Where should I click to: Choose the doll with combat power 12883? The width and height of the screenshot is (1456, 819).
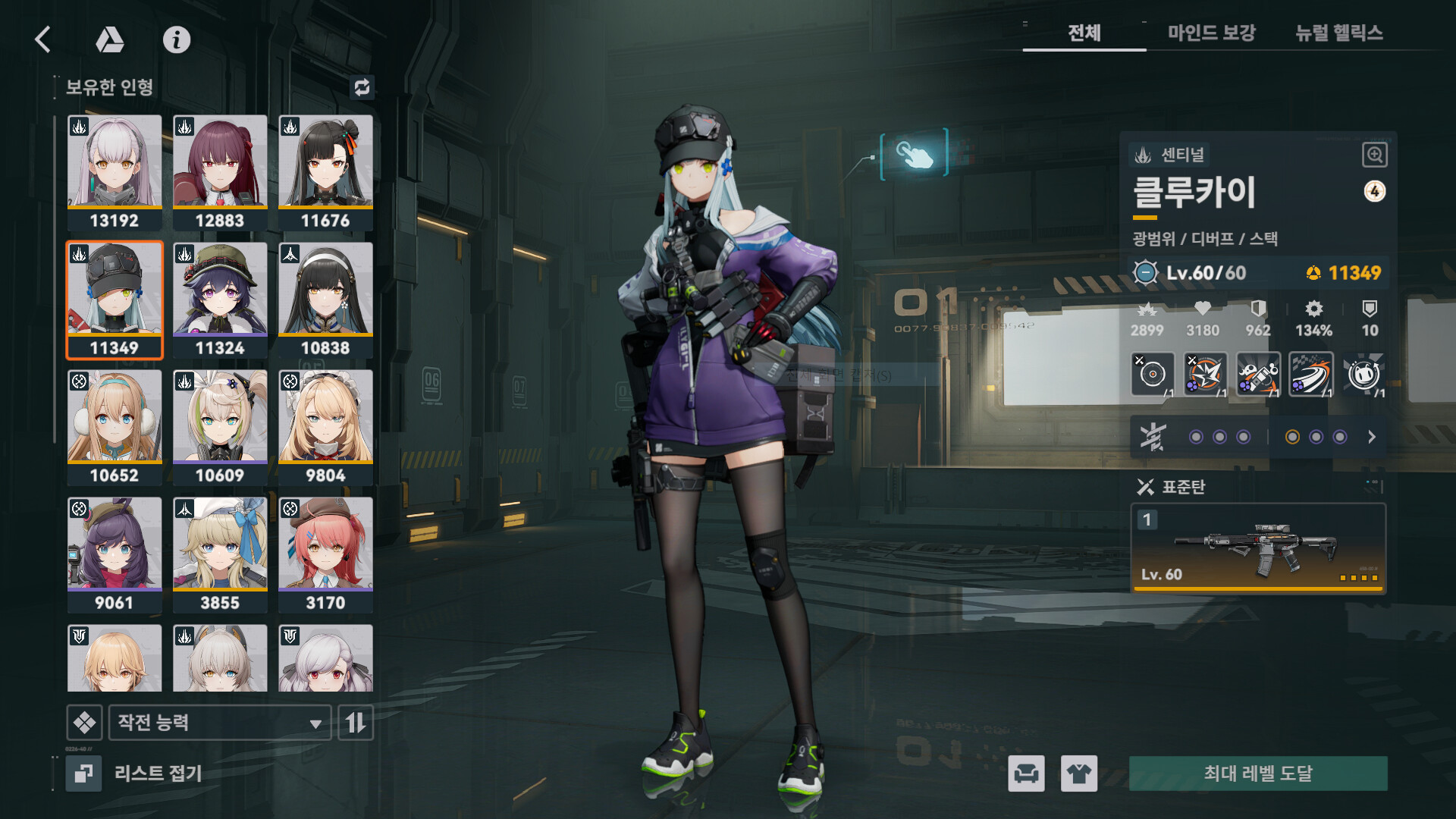click(220, 171)
